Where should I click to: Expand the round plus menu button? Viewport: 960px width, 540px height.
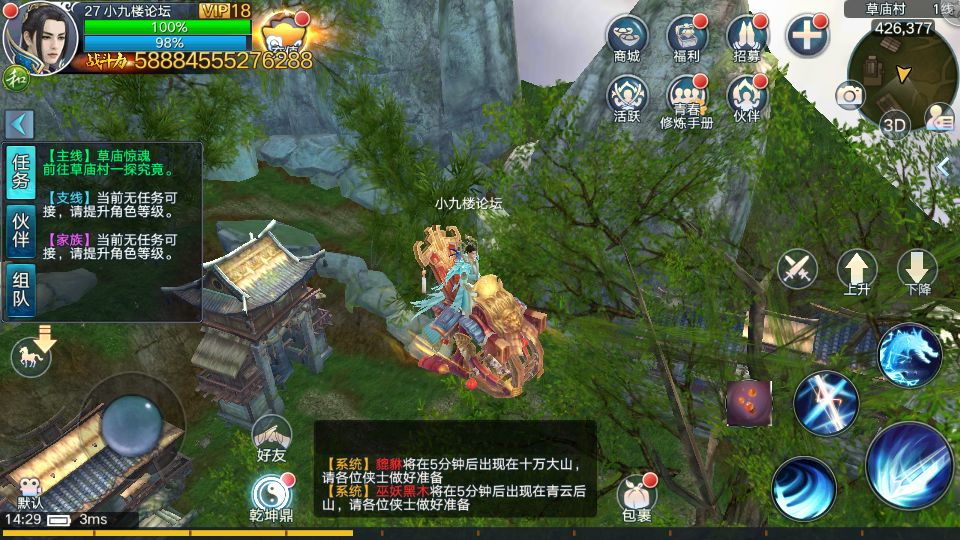(x=806, y=36)
